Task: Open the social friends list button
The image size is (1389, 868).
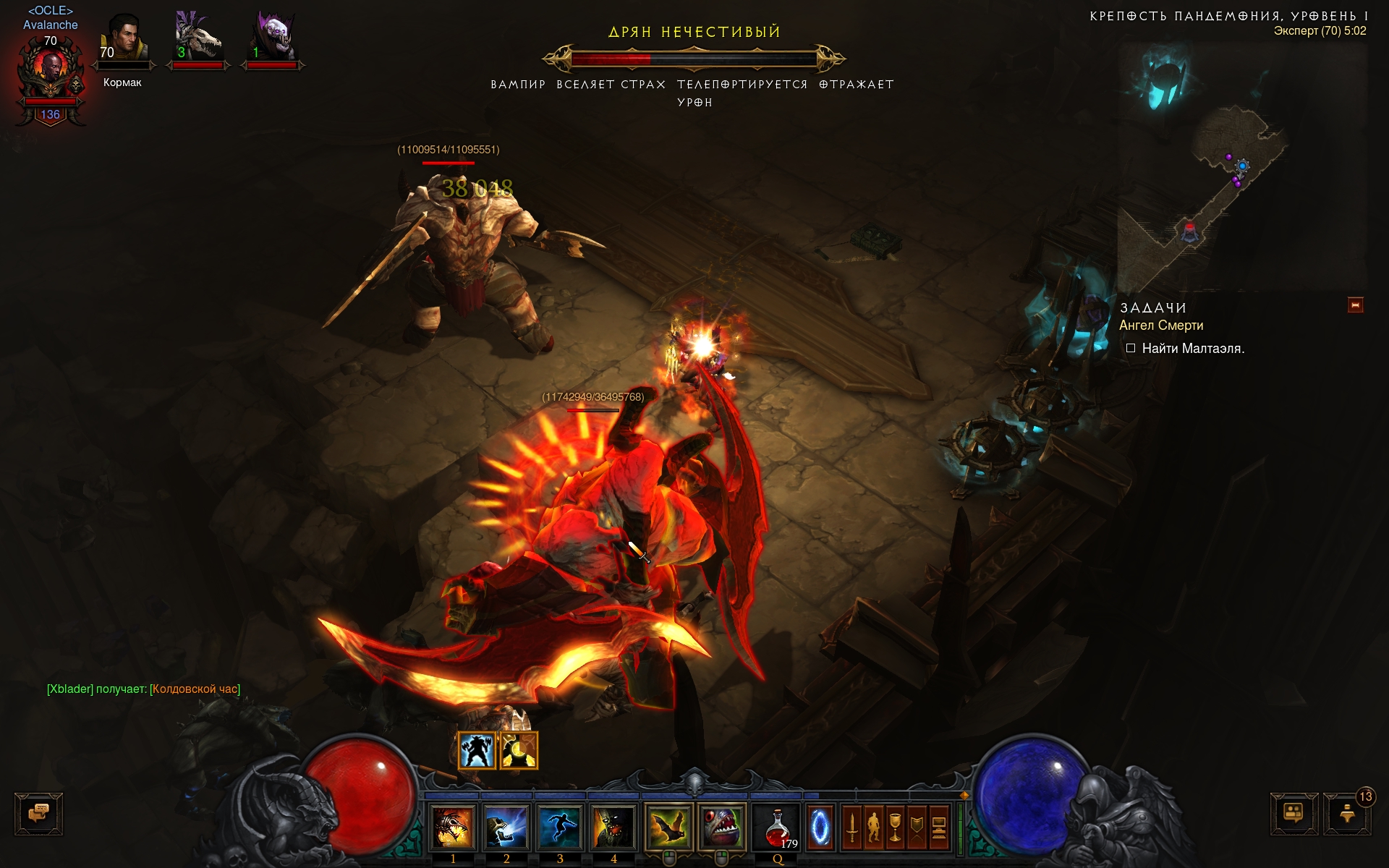Action: tap(1294, 814)
